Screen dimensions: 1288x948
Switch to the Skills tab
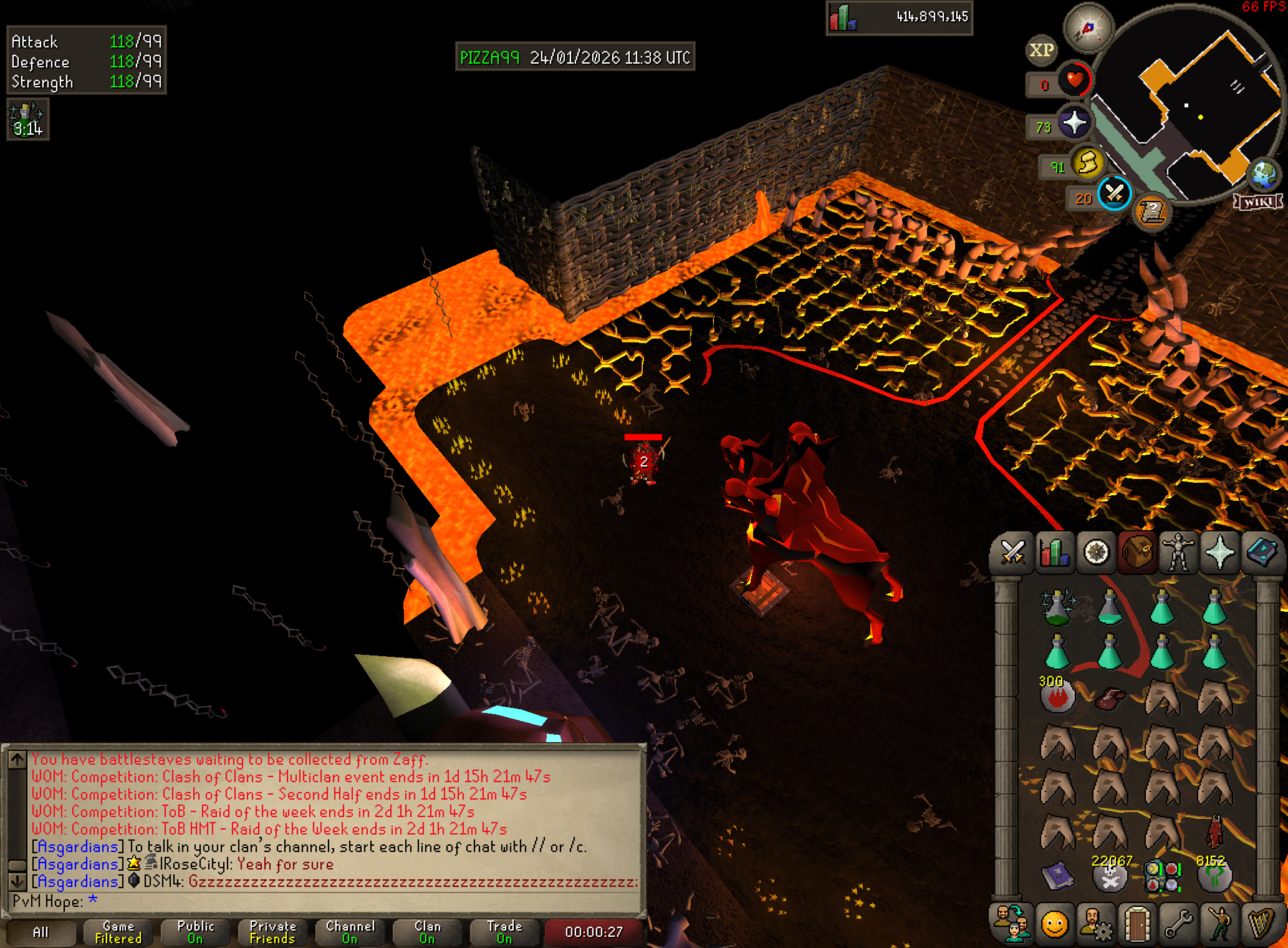click(x=1054, y=553)
